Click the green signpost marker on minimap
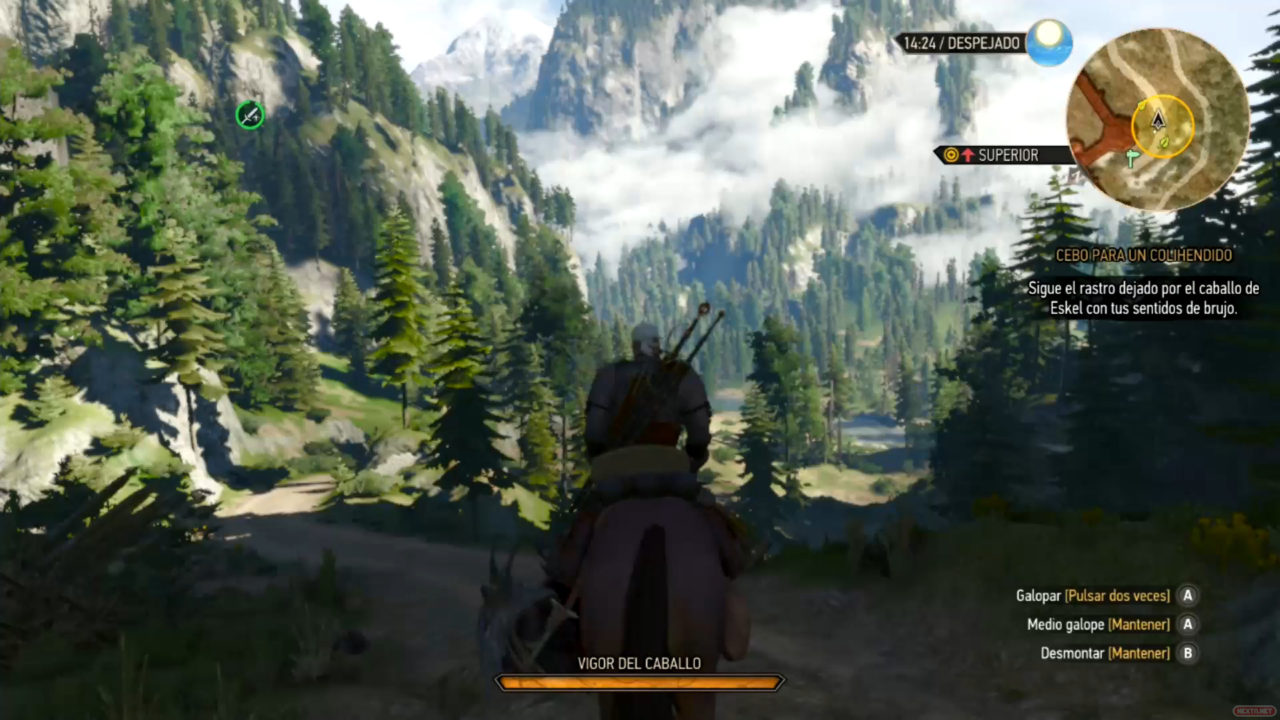 [x=1132, y=158]
